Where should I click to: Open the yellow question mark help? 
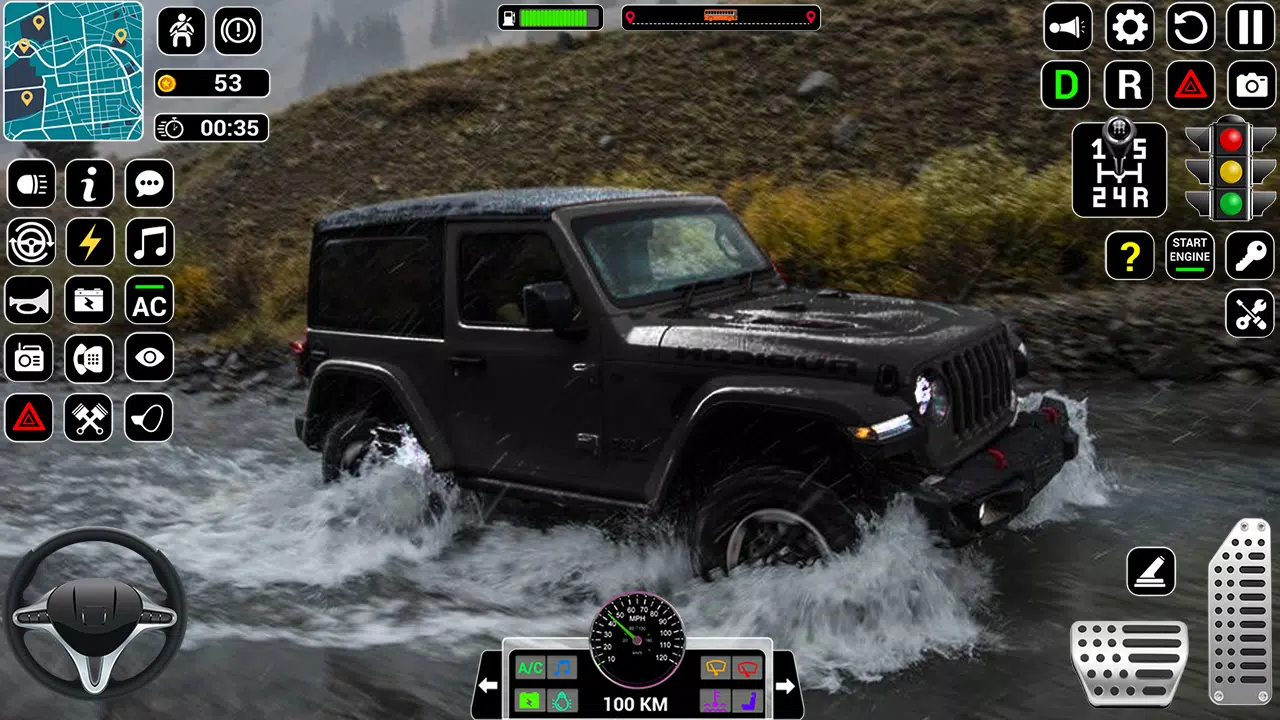click(x=1129, y=256)
